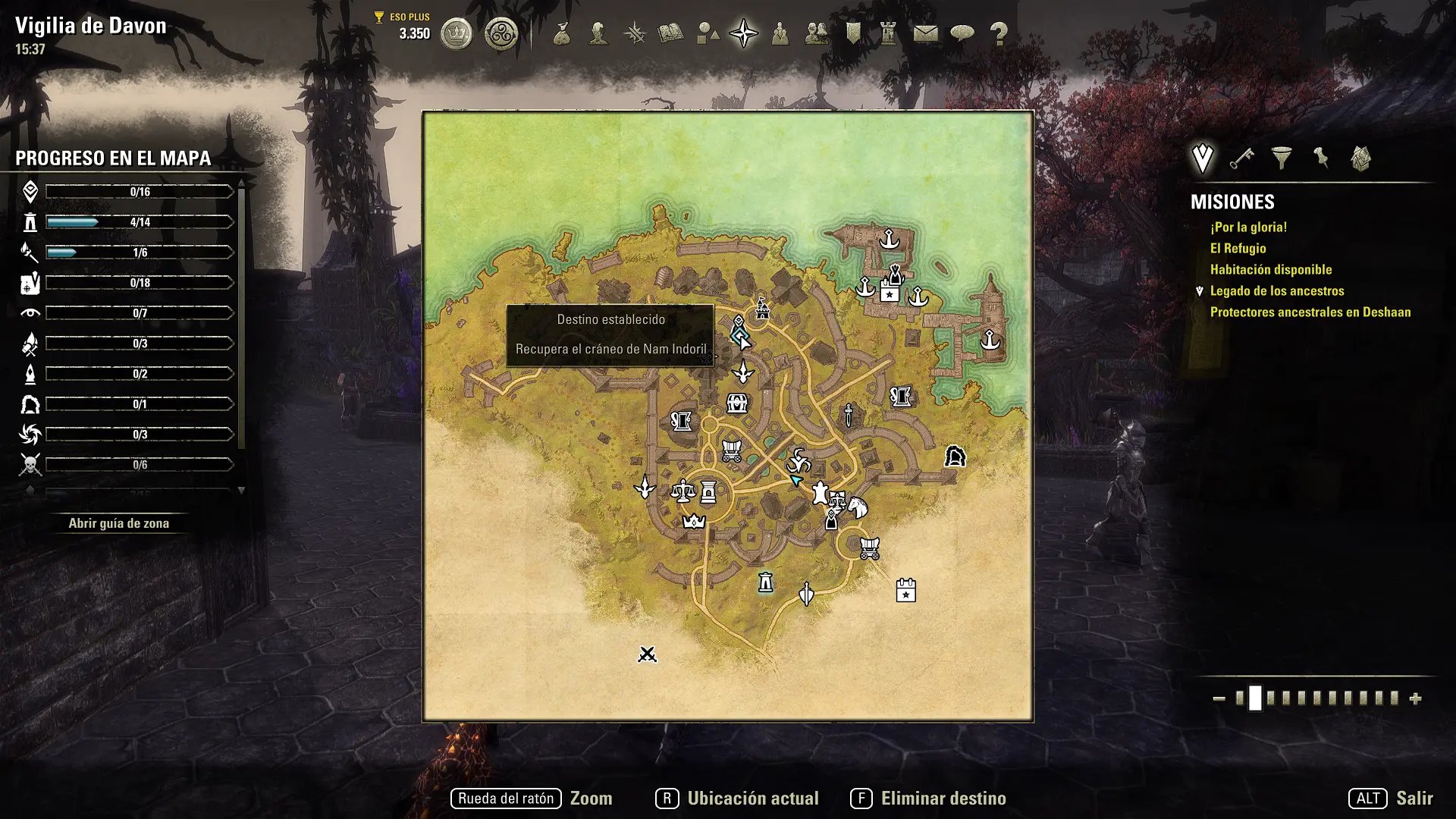This screenshot has height=819, width=1456.
Task: Click the "Eliminar destino" button
Action: (x=943, y=799)
